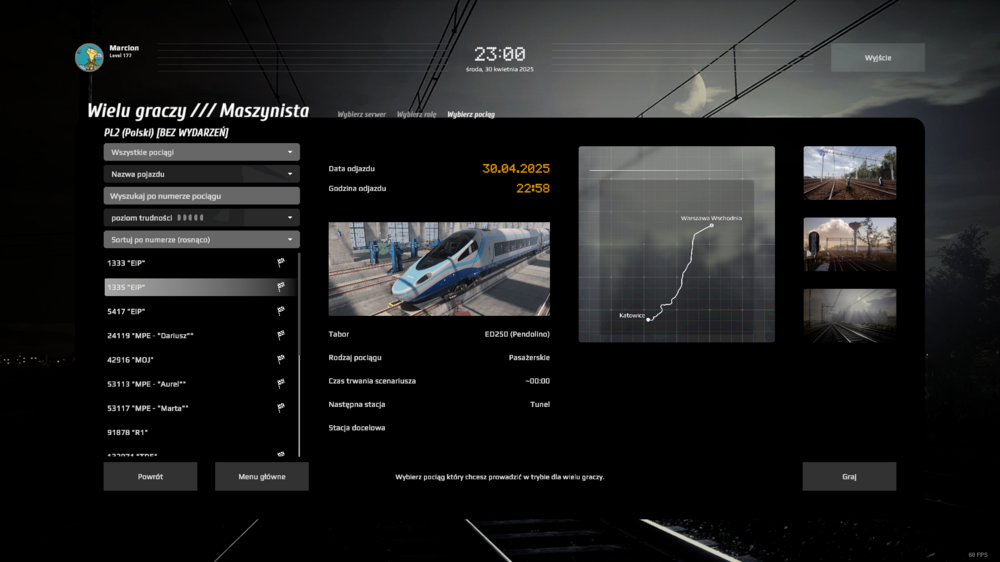This screenshot has height=562, width=1000.
Task: Focus the Wyszukaj po numerze pociągu field
Action: click(201, 196)
